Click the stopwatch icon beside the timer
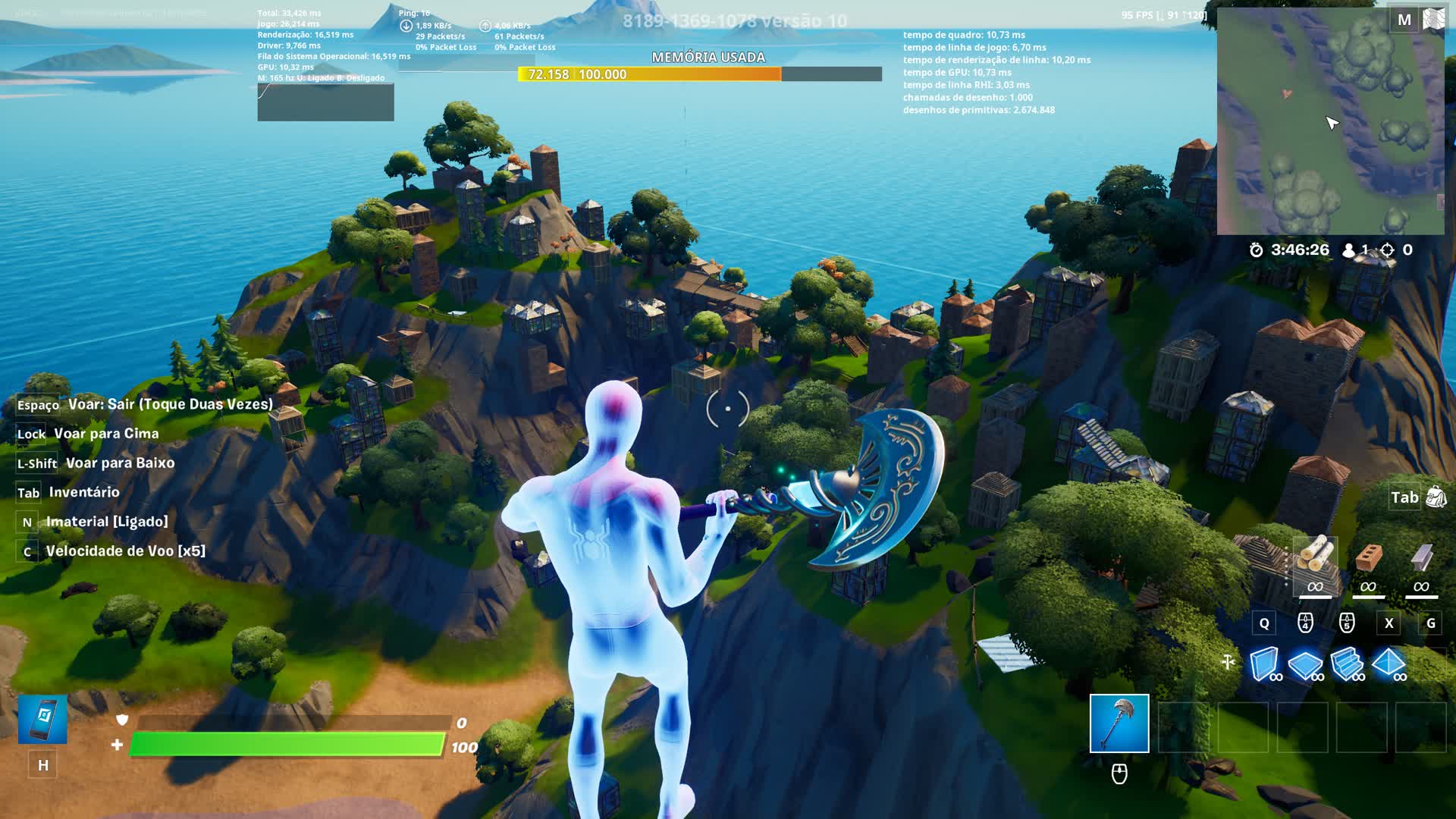Image resolution: width=1456 pixels, height=819 pixels. (x=1255, y=249)
